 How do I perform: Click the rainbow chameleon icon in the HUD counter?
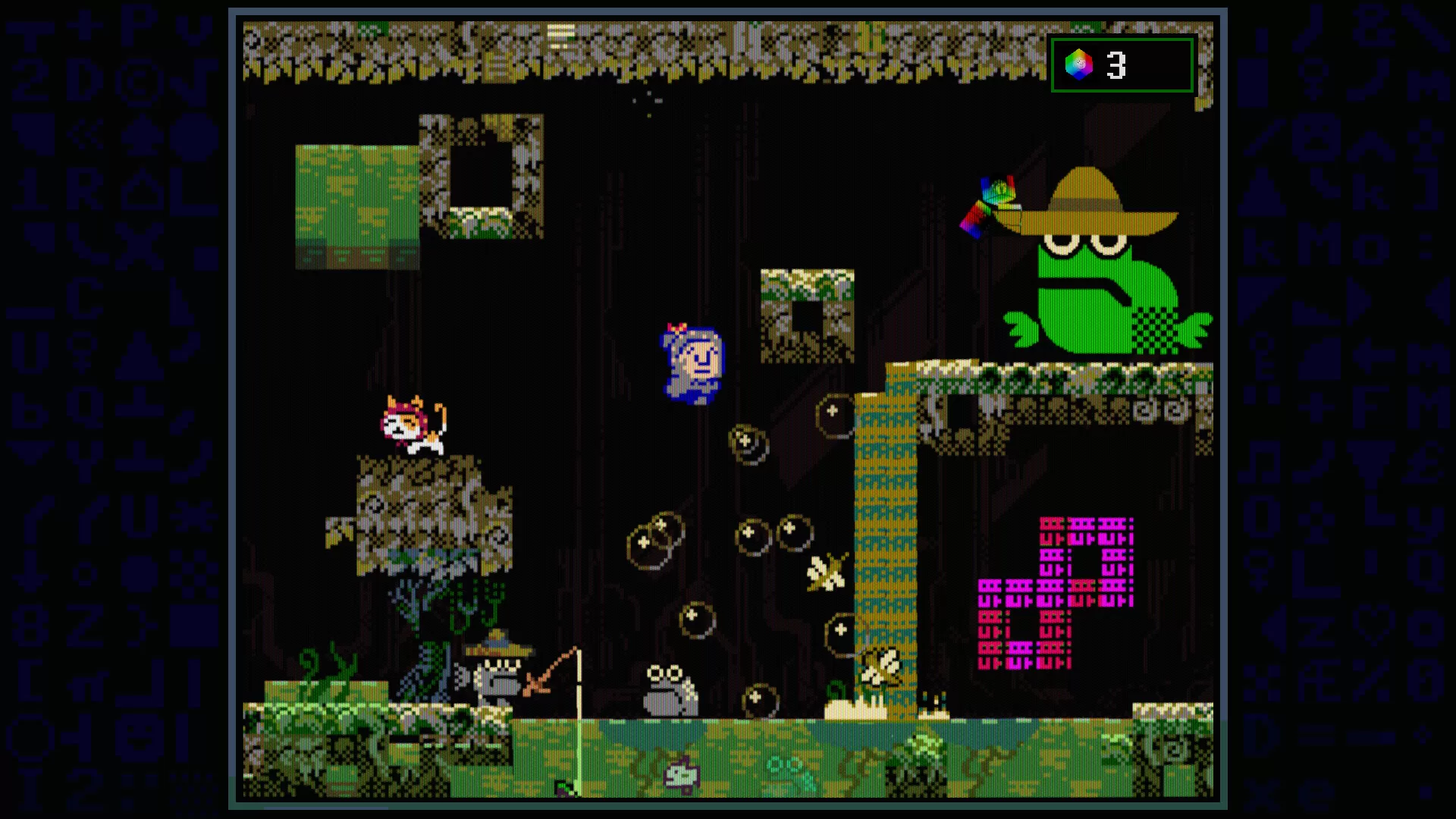coord(1080,65)
